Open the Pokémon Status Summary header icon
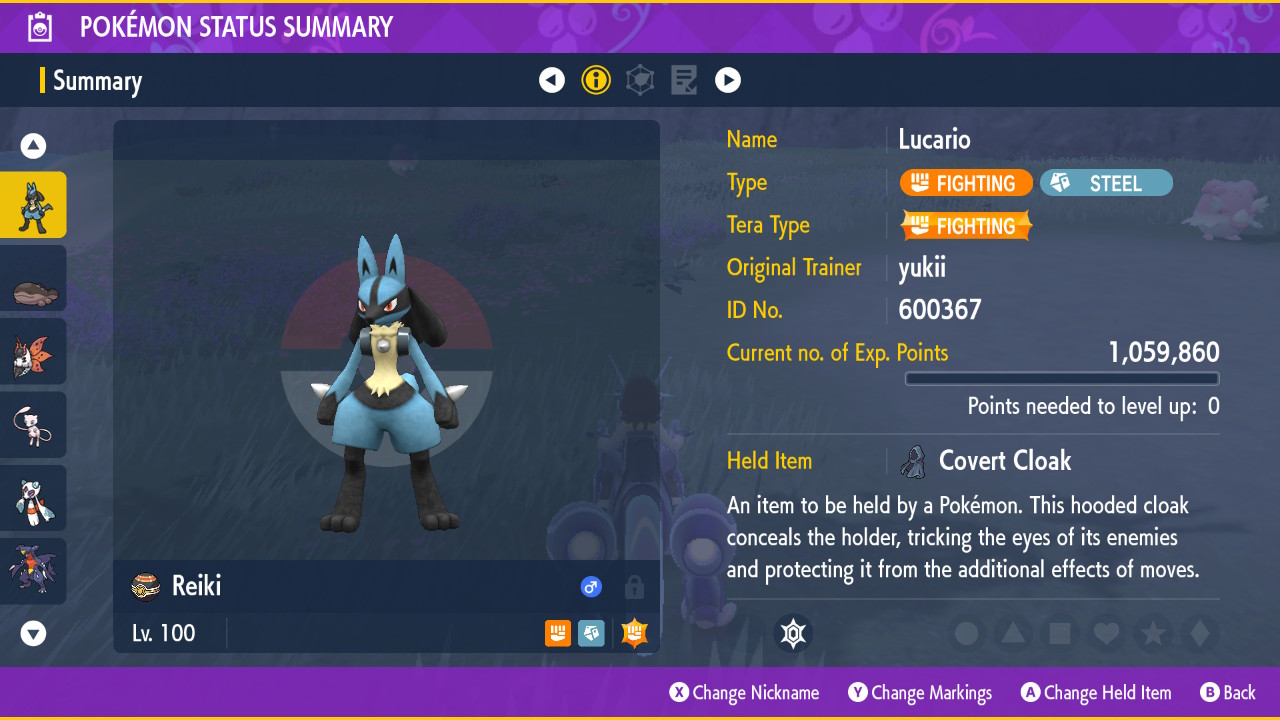1280x720 pixels. pyautogui.click(x=39, y=26)
